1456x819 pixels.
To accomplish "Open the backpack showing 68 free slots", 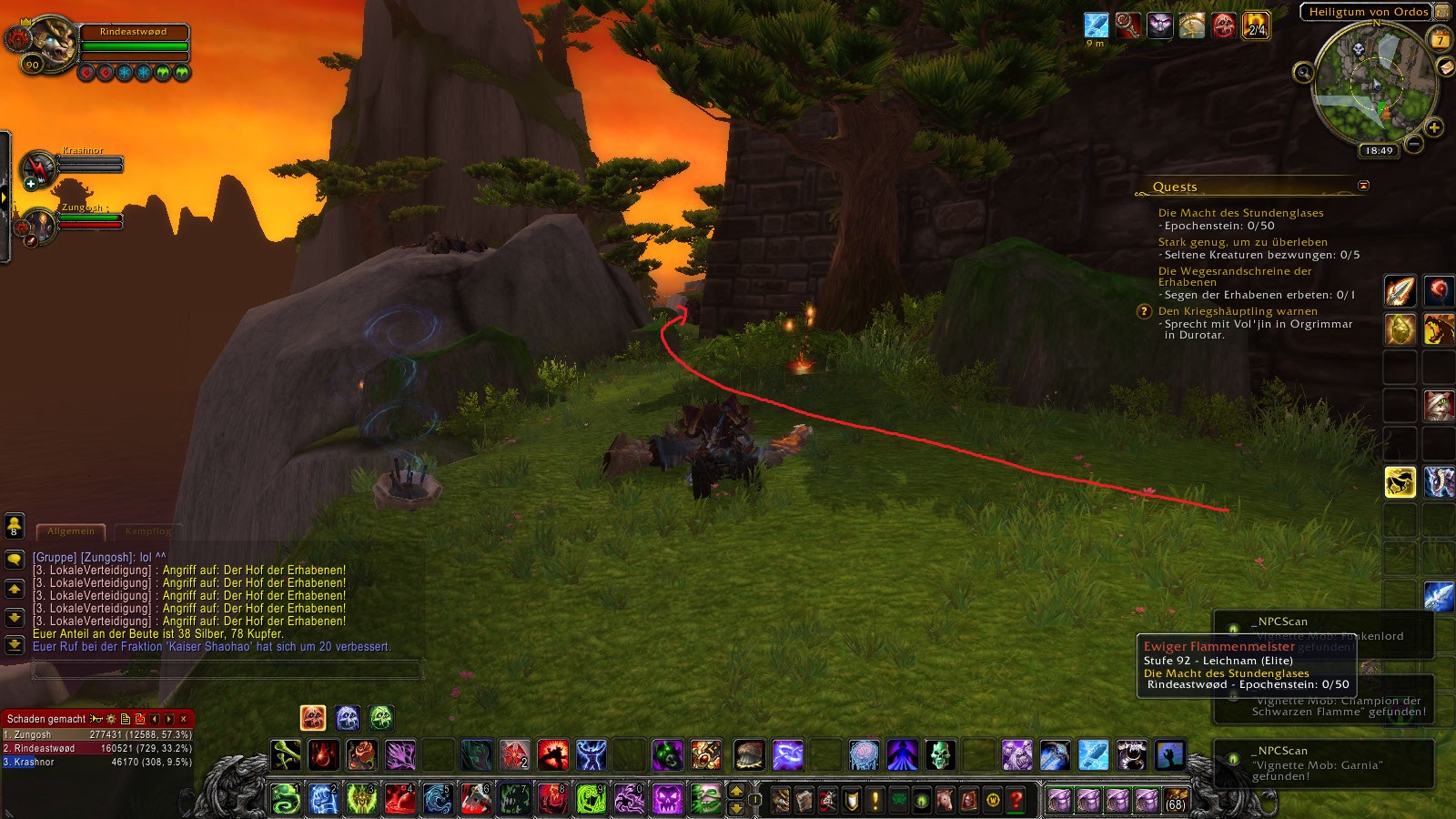I will pyautogui.click(x=1176, y=800).
